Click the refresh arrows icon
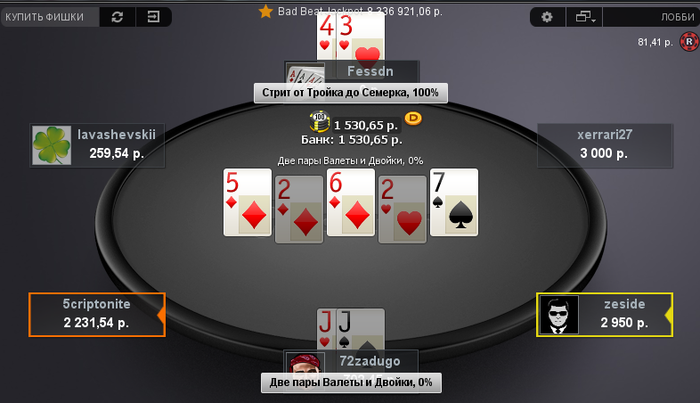This screenshot has height=403, width=700. click(x=117, y=17)
